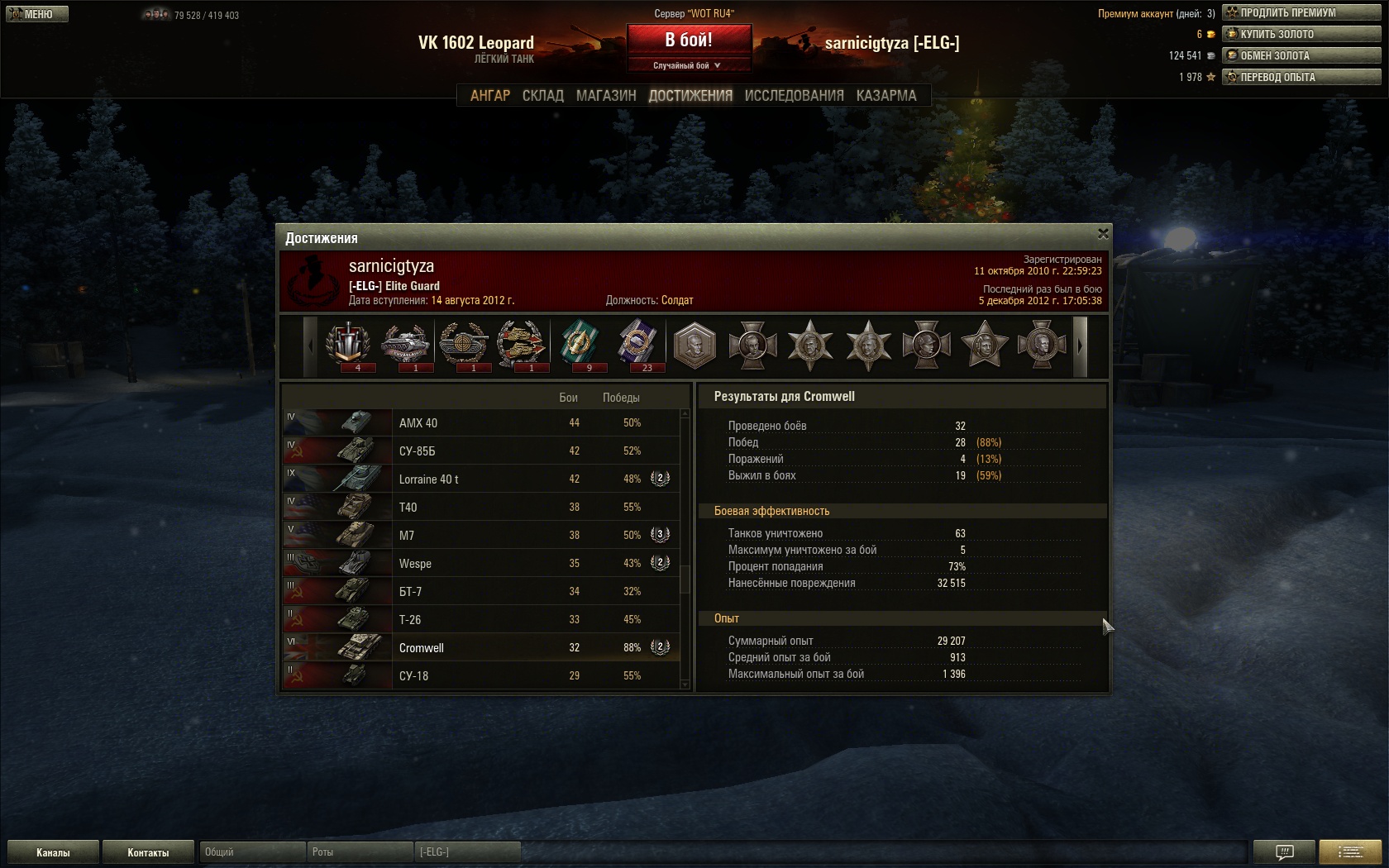Open the Каналы chat channels button
This screenshot has width=1389, height=868.
[53, 852]
